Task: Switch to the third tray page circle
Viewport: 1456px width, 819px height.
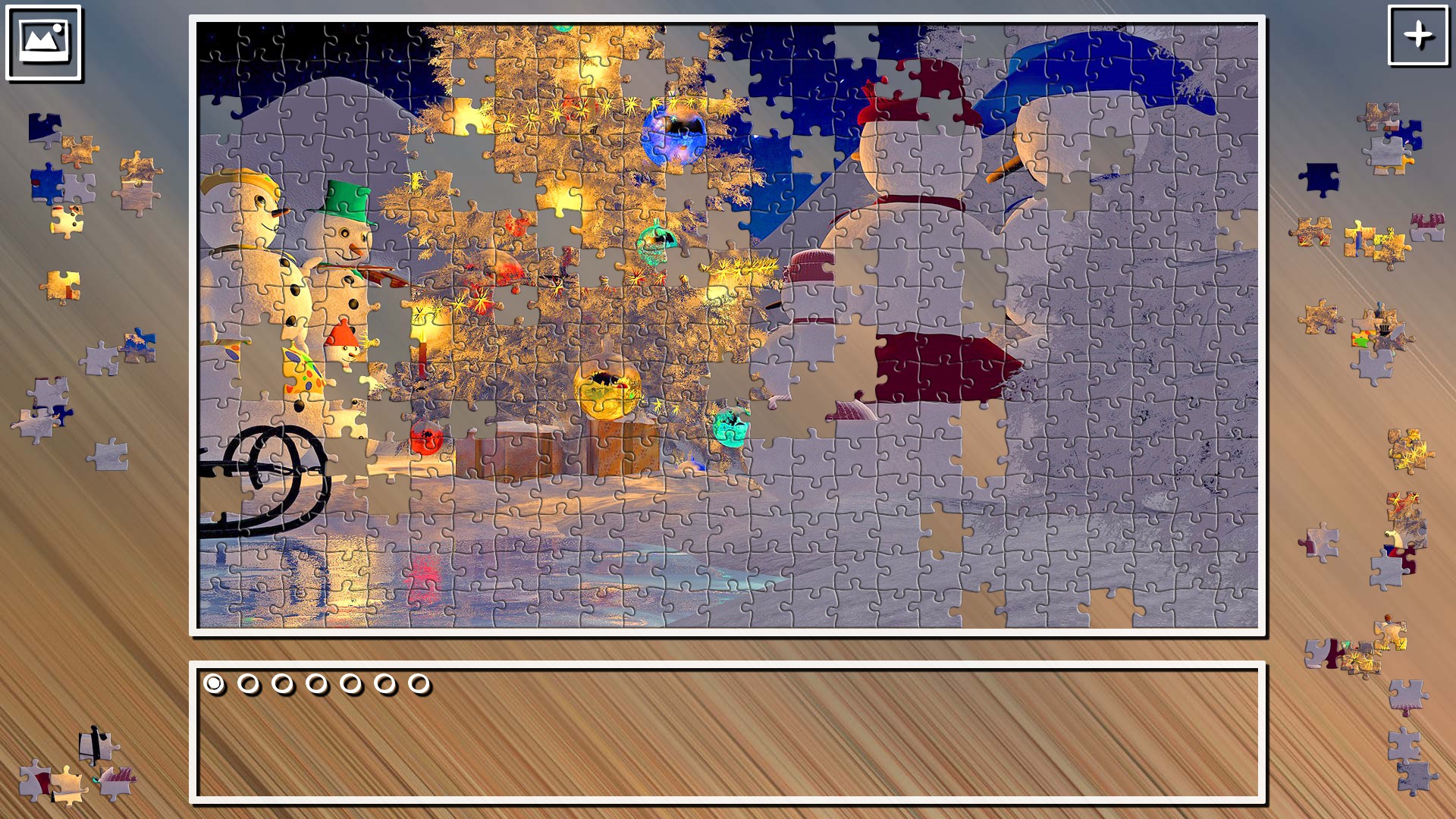Action: coord(281,685)
